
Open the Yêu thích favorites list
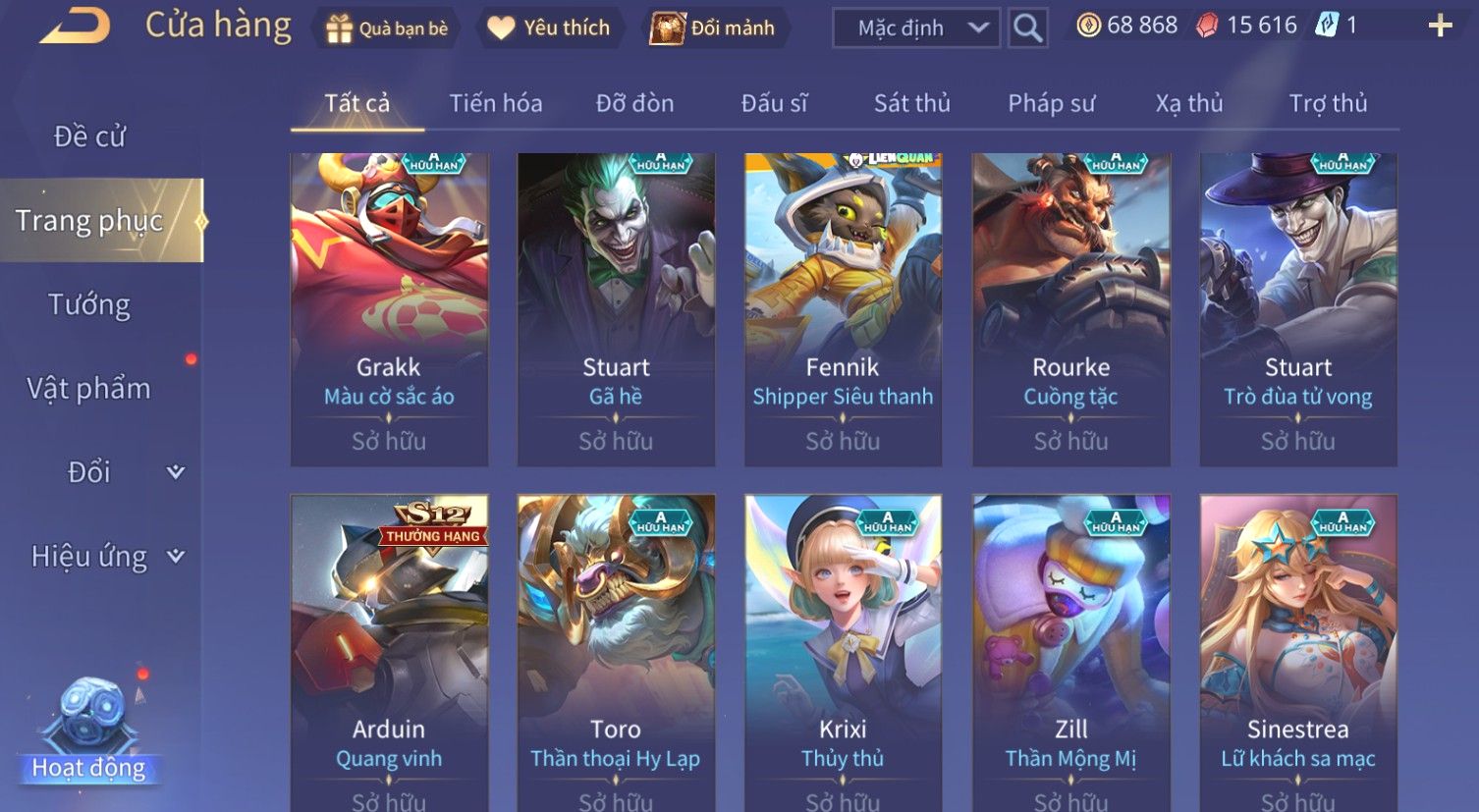point(551,28)
